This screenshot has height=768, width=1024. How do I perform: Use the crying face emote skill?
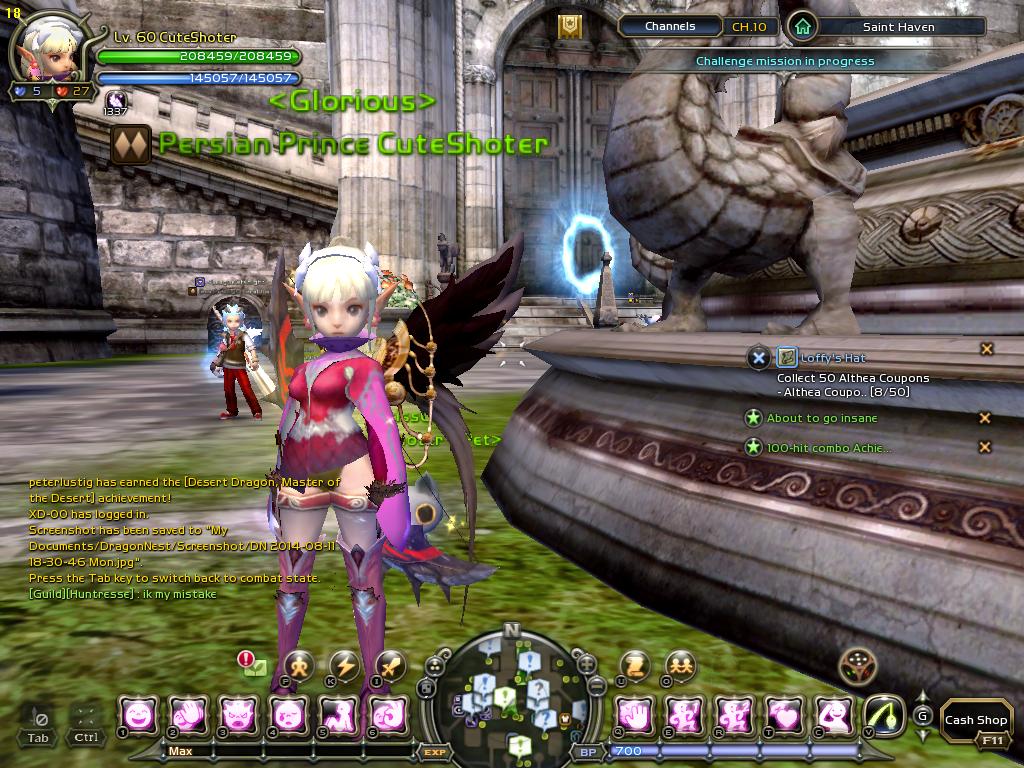tap(288, 715)
